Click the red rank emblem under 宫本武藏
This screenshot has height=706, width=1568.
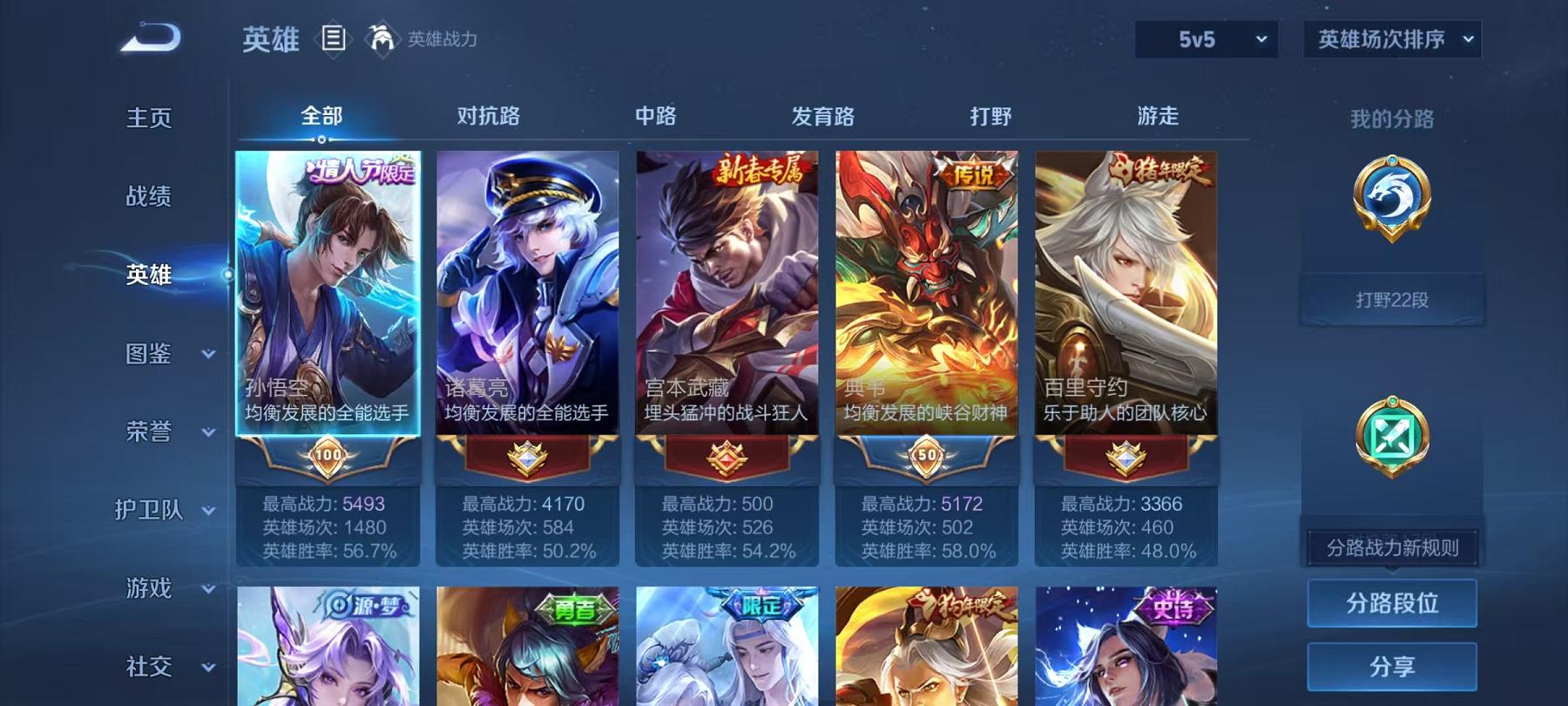pos(727,458)
